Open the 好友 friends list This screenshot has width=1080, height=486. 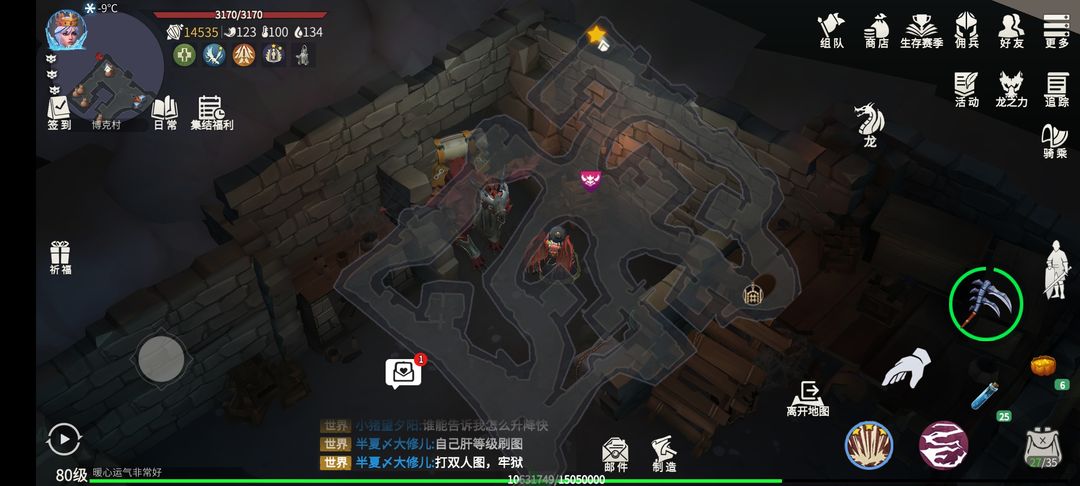click(x=1011, y=29)
